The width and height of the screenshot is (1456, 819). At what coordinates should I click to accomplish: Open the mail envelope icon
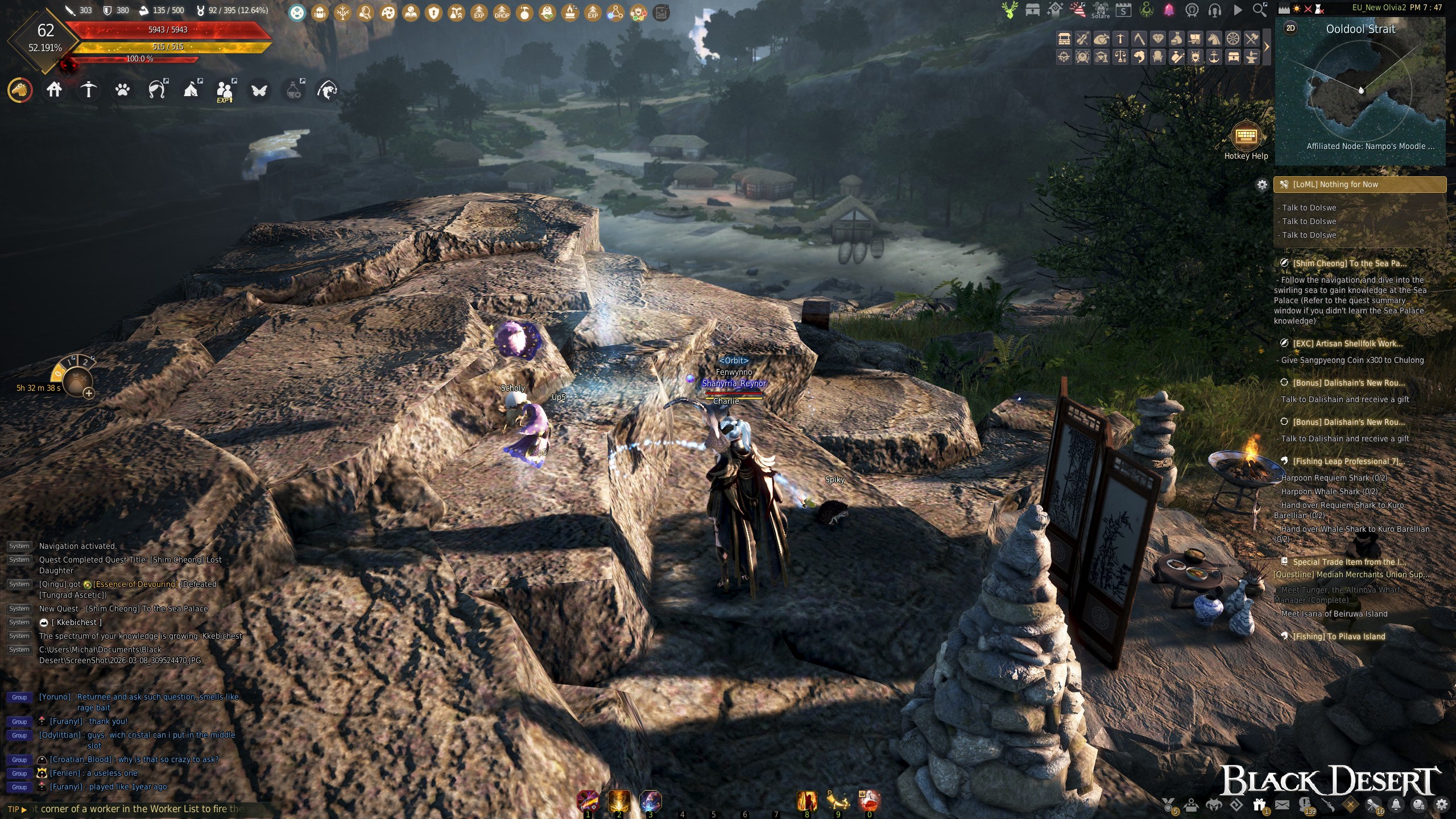click(x=1282, y=804)
